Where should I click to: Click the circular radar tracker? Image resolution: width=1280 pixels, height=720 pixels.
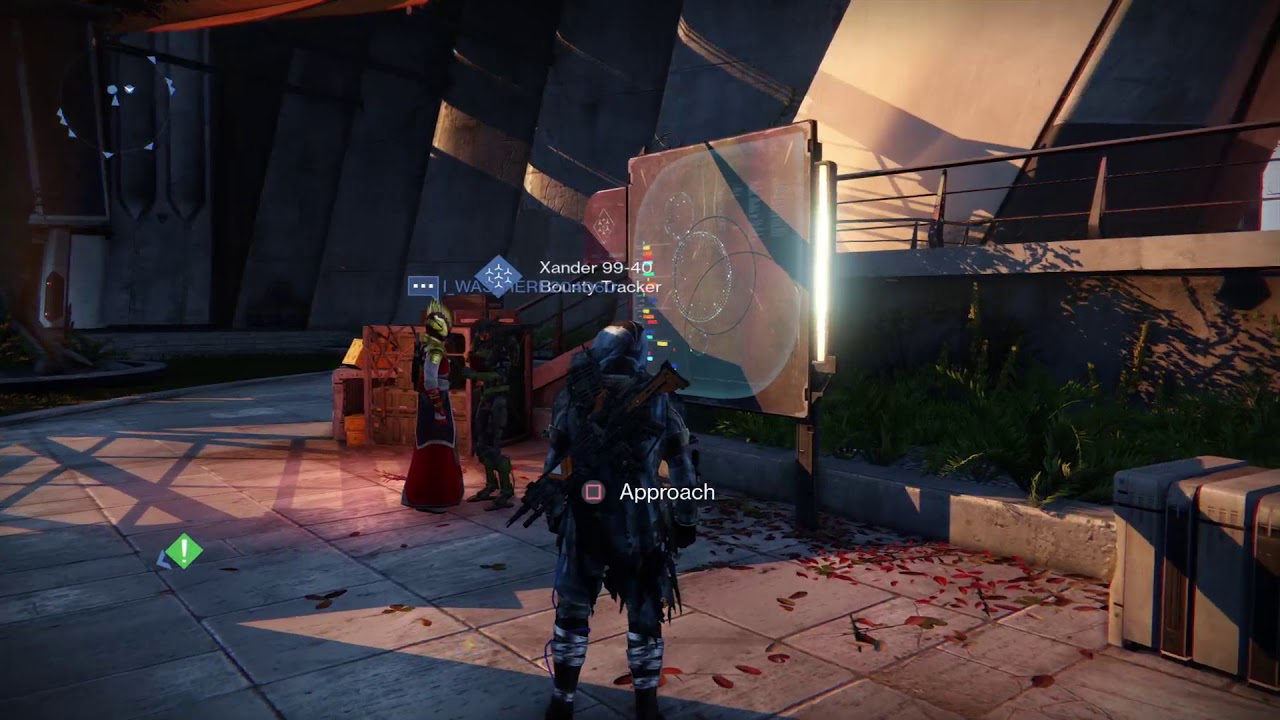115,102
